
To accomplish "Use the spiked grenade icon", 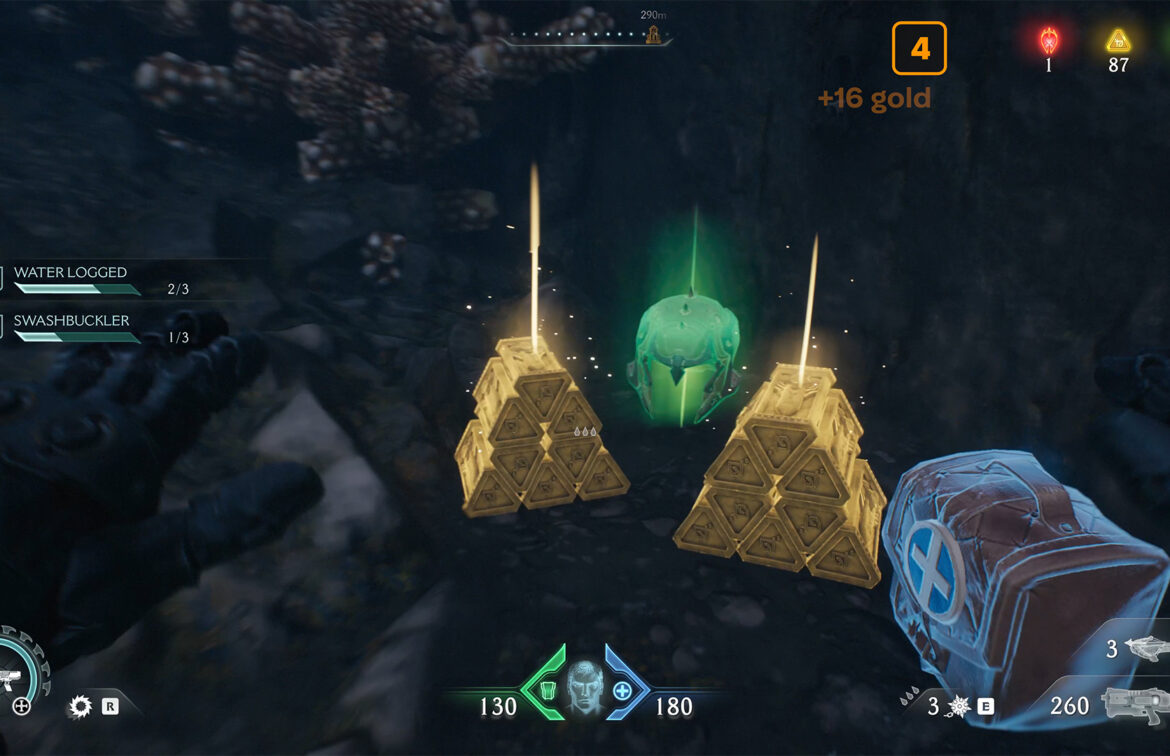I will pos(959,707).
